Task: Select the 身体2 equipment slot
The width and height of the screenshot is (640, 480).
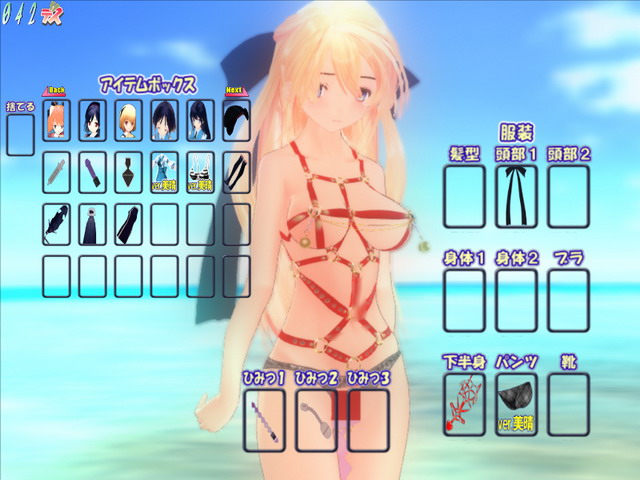Action: pyautogui.click(x=516, y=300)
